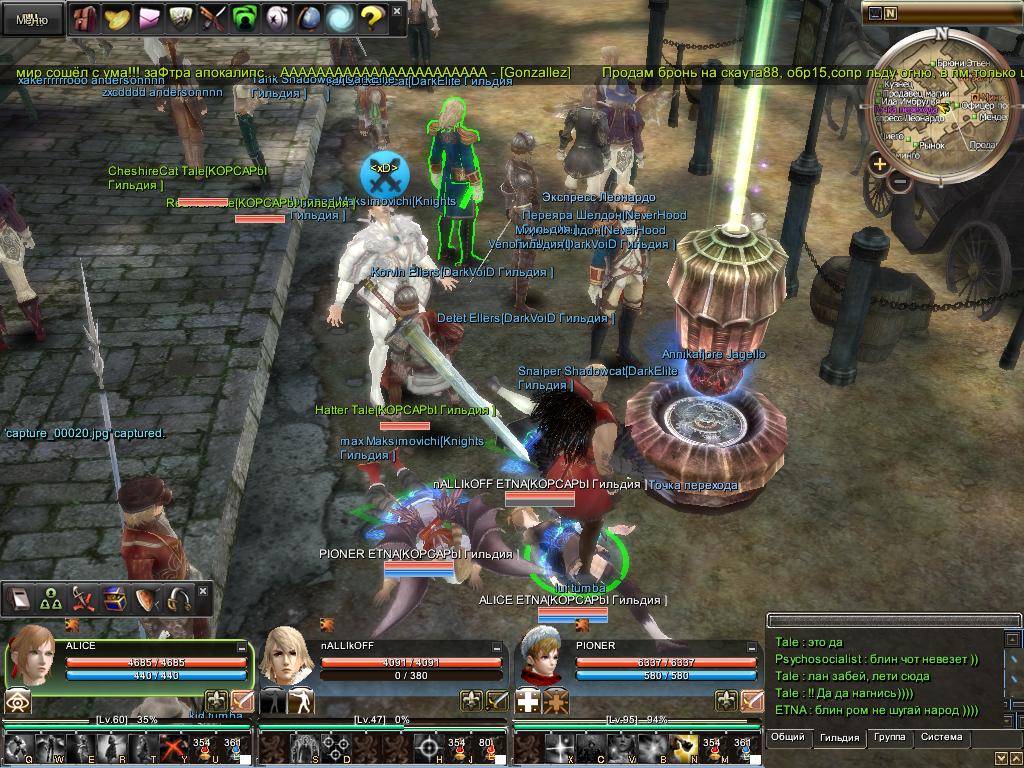Open the treasure chest icon in small toolbar
The image size is (1024, 768).
115,599
